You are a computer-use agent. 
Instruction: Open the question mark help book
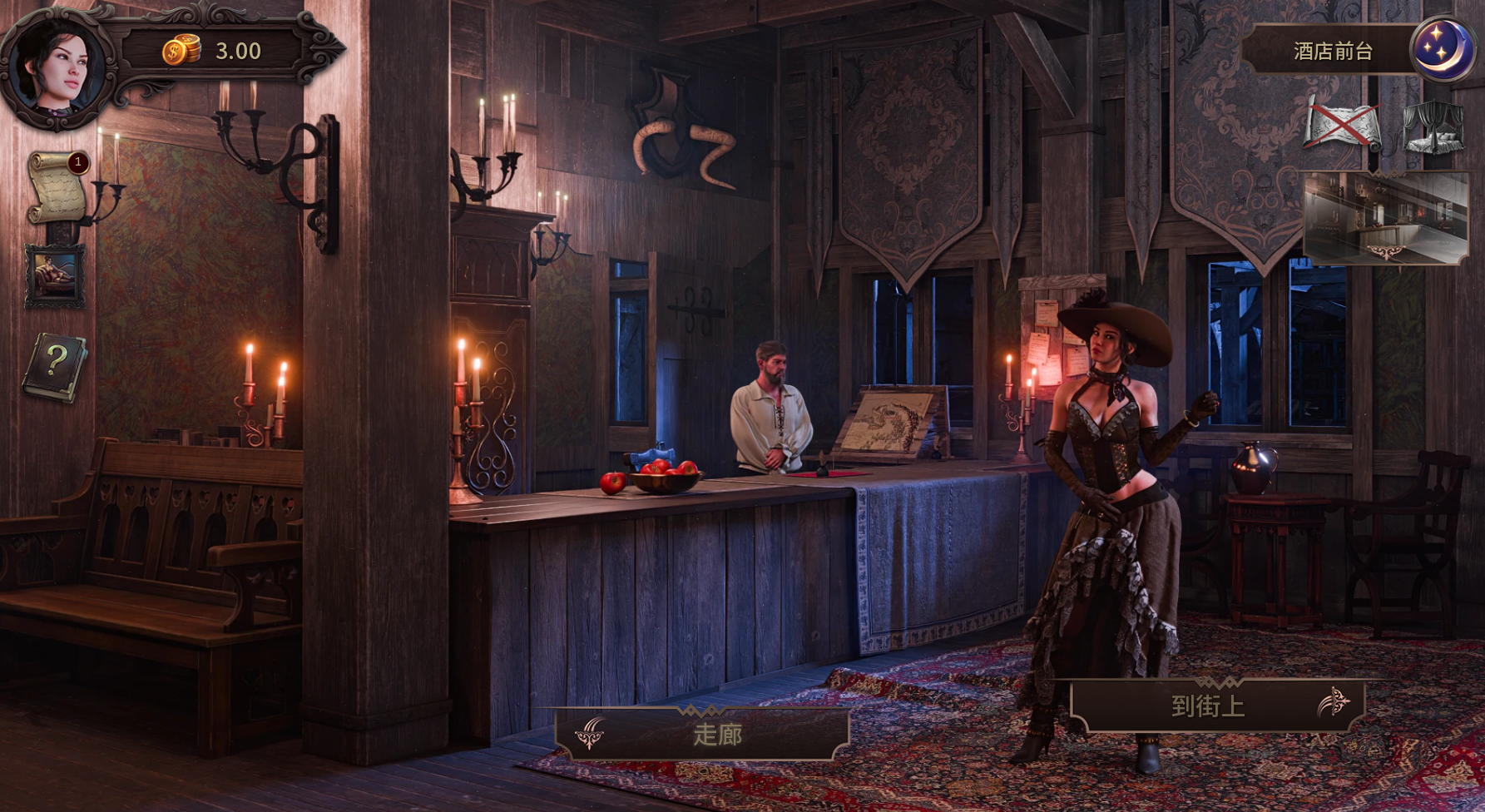(x=55, y=367)
